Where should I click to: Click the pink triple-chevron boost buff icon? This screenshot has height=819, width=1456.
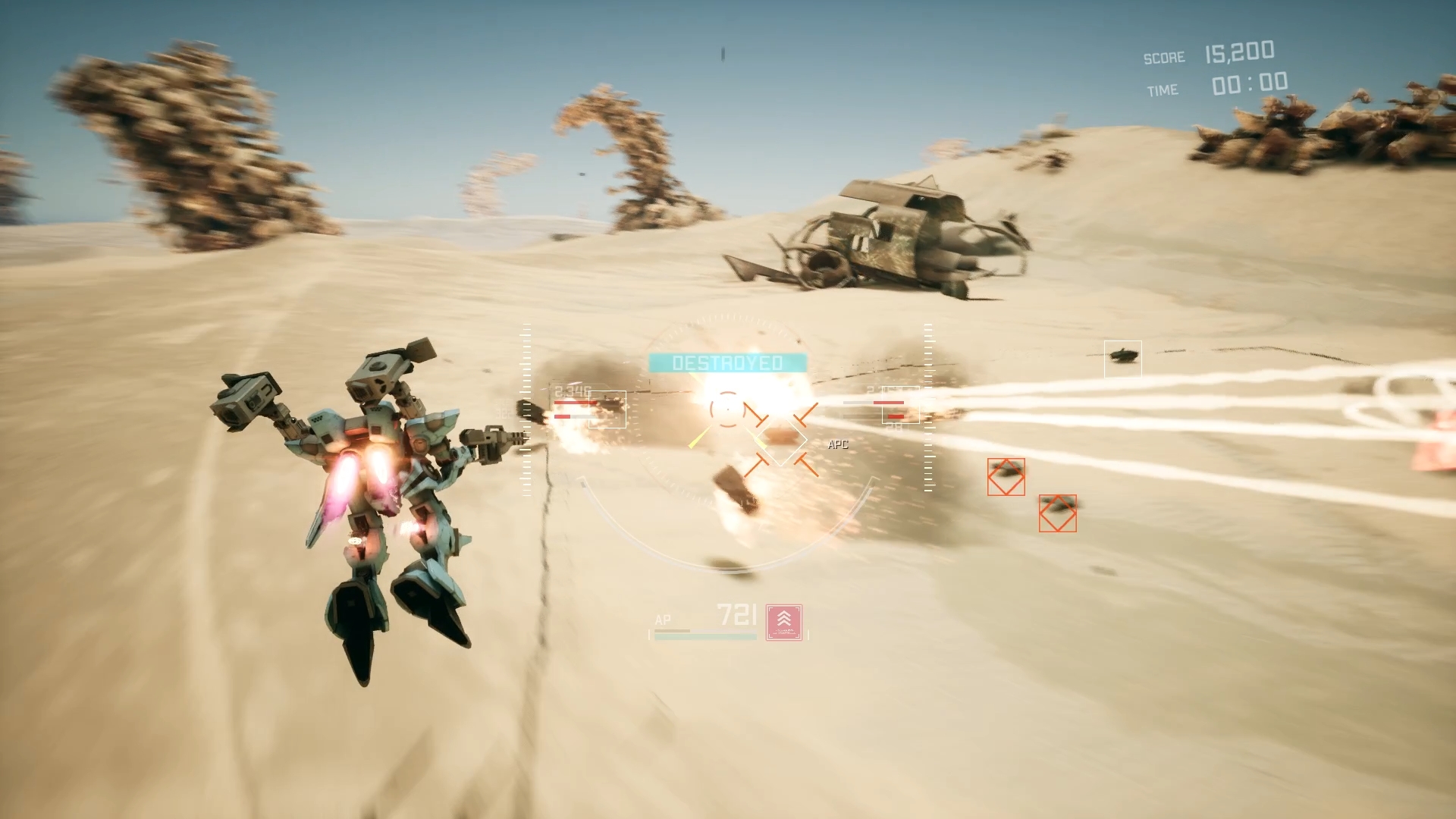tap(784, 622)
